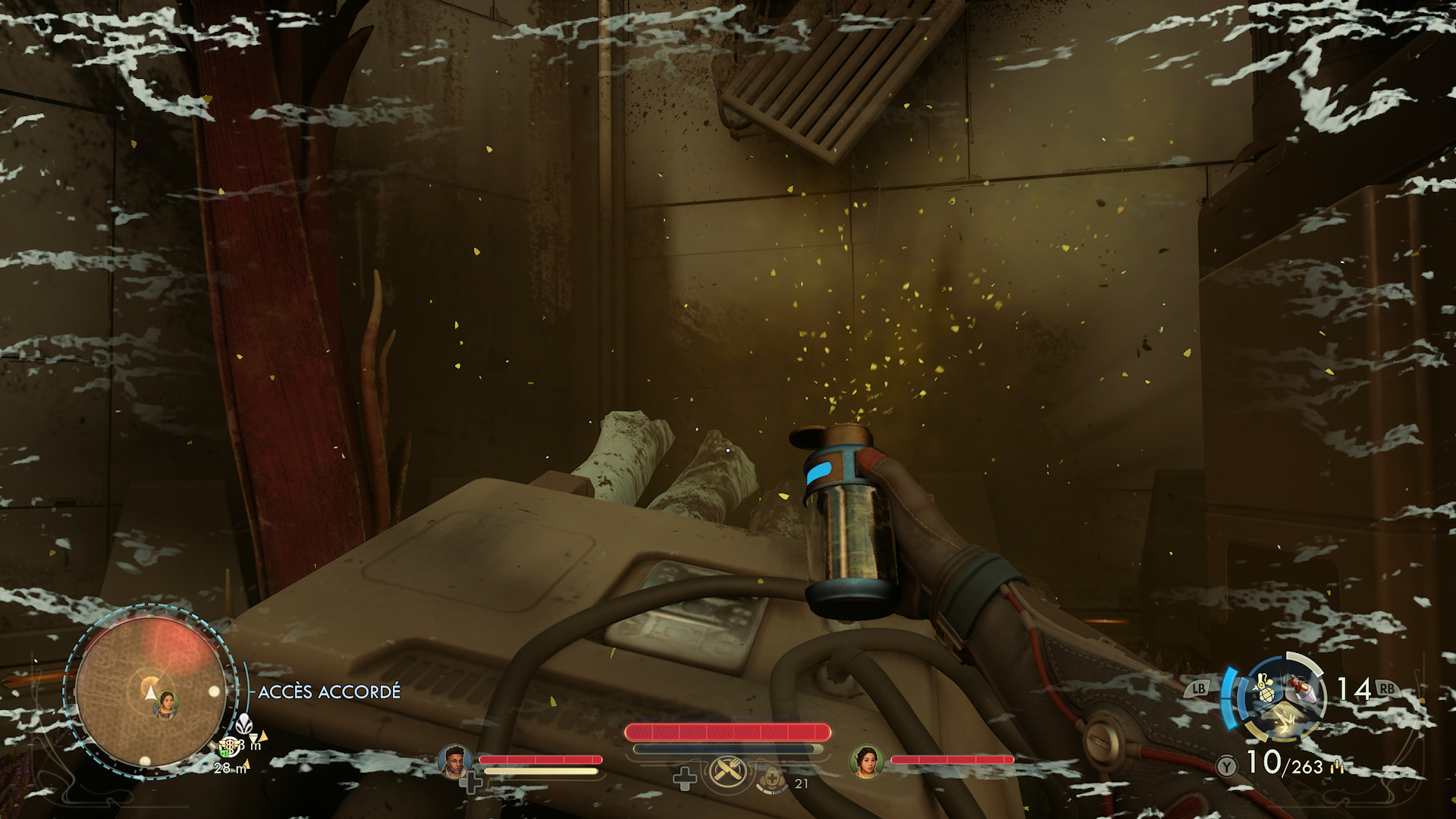Use the crossed knife and fork consumable
Screen dimensions: 1456x819
[x=729, y=773]
